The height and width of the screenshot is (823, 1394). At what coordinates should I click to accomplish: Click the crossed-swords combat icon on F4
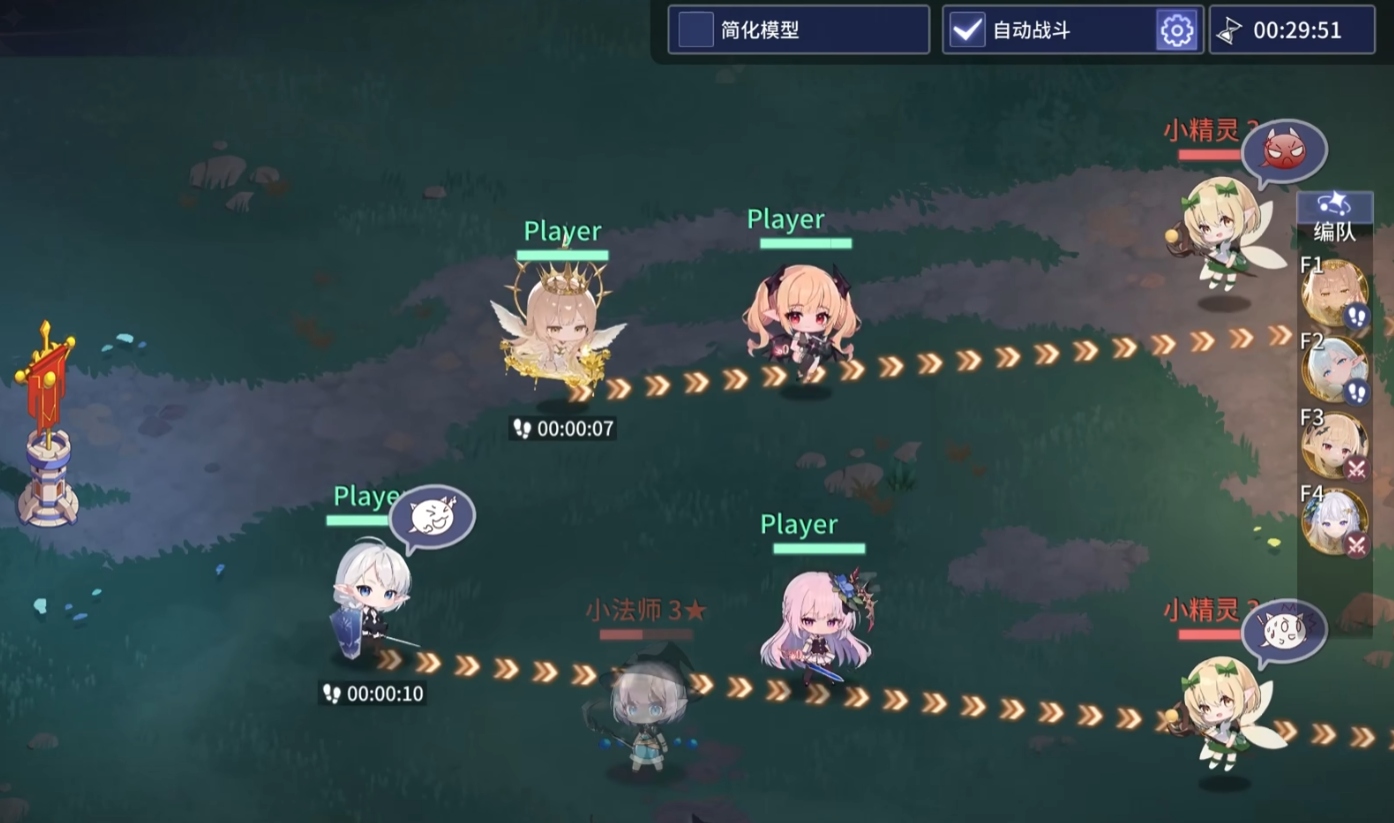pos(1356,545)
